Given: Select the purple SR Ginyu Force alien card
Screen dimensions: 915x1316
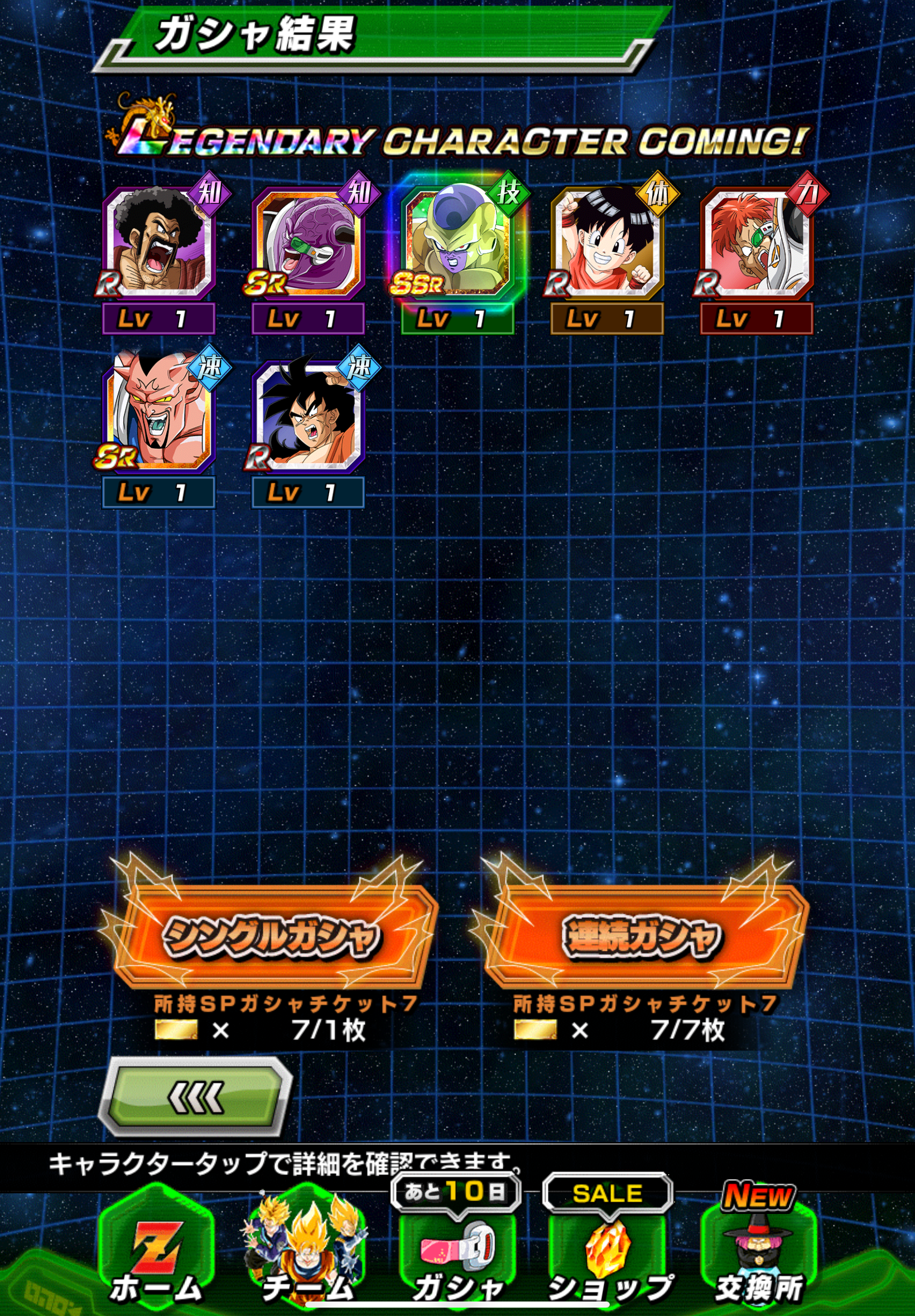Looking at the screenshot, I should [x=309, y=244].
